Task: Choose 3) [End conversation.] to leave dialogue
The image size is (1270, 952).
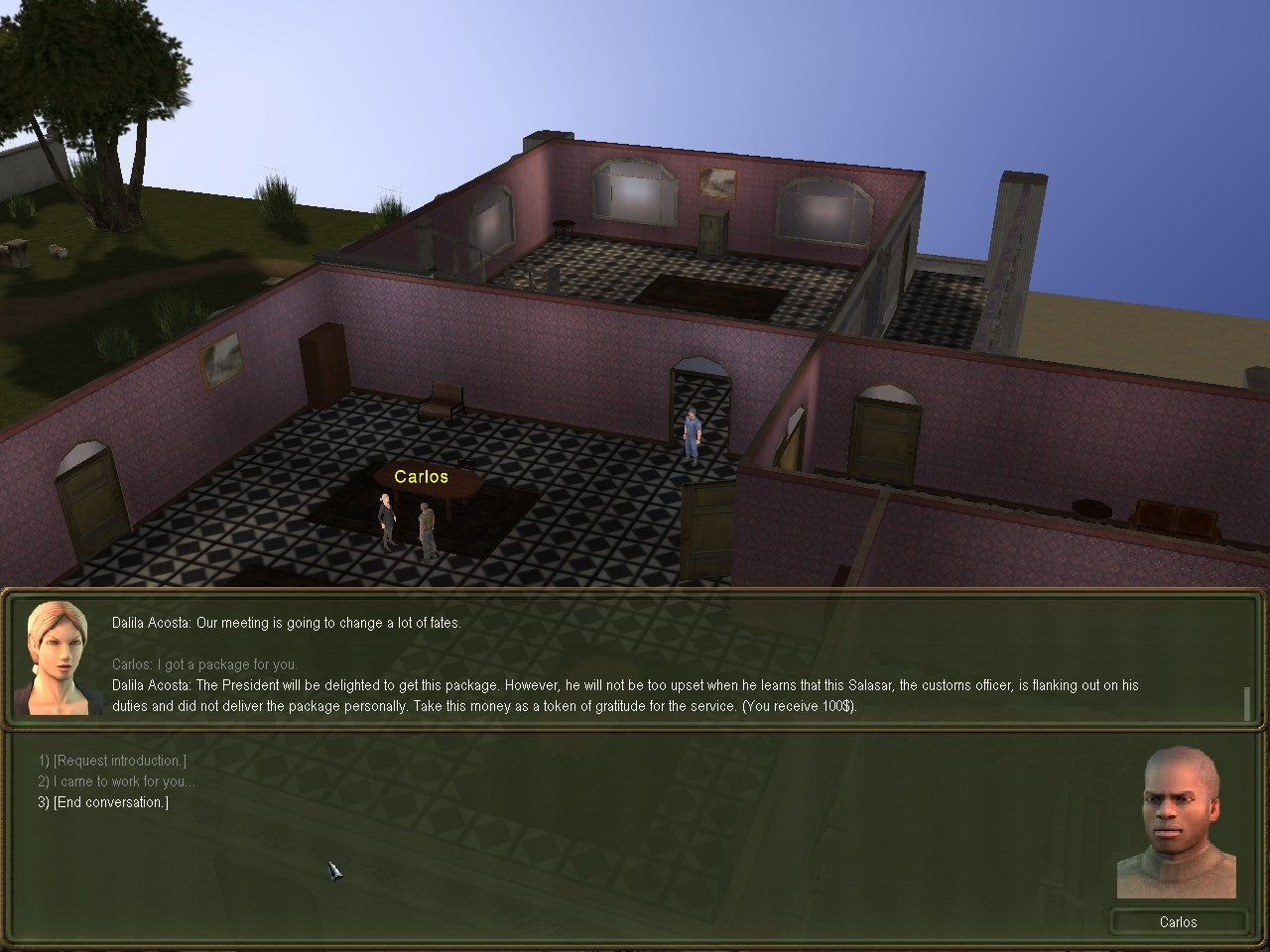Action: (x=103, y=802)
